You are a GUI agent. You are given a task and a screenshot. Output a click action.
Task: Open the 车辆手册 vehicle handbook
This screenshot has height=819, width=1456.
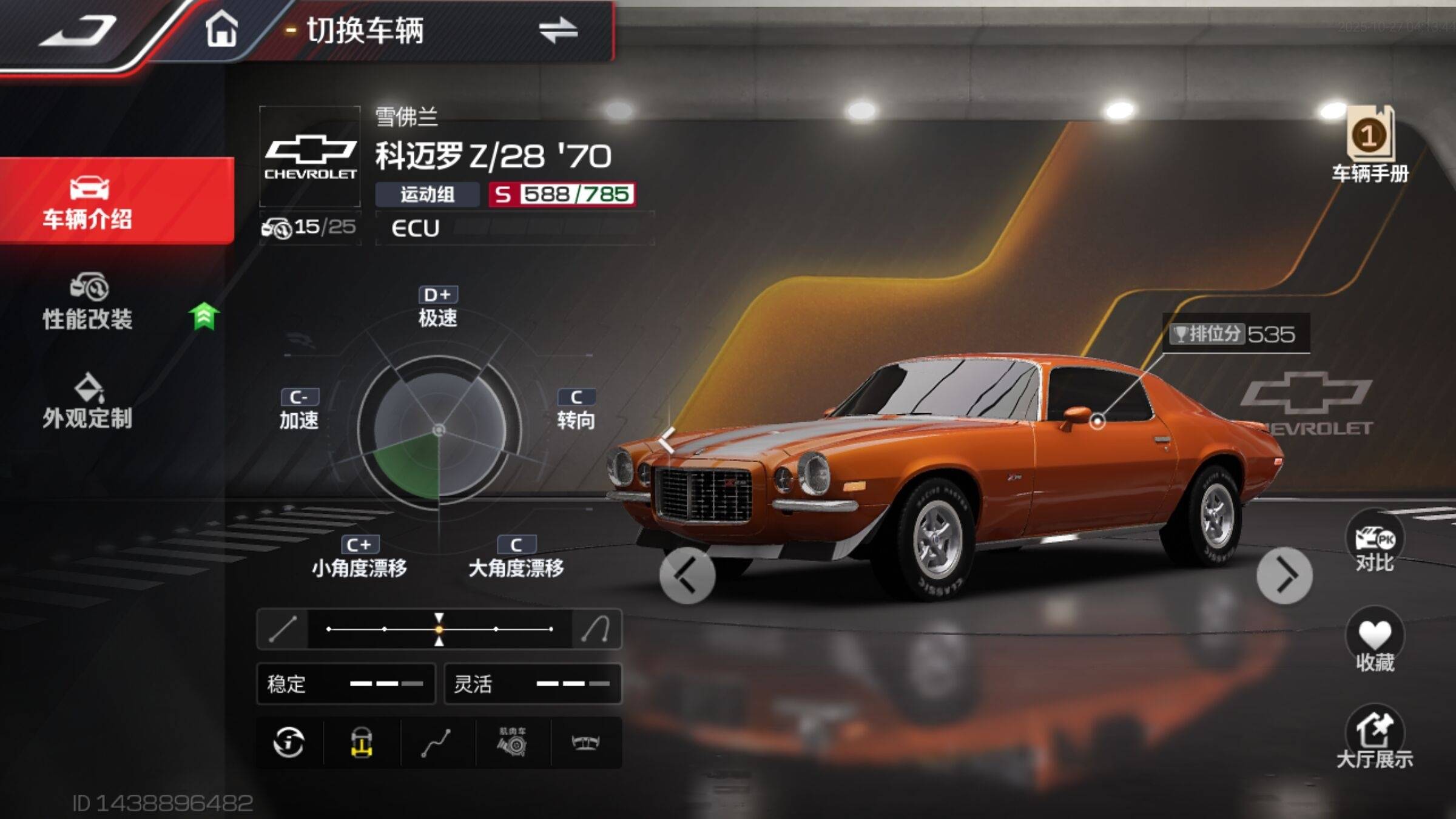coord(1370,146)
